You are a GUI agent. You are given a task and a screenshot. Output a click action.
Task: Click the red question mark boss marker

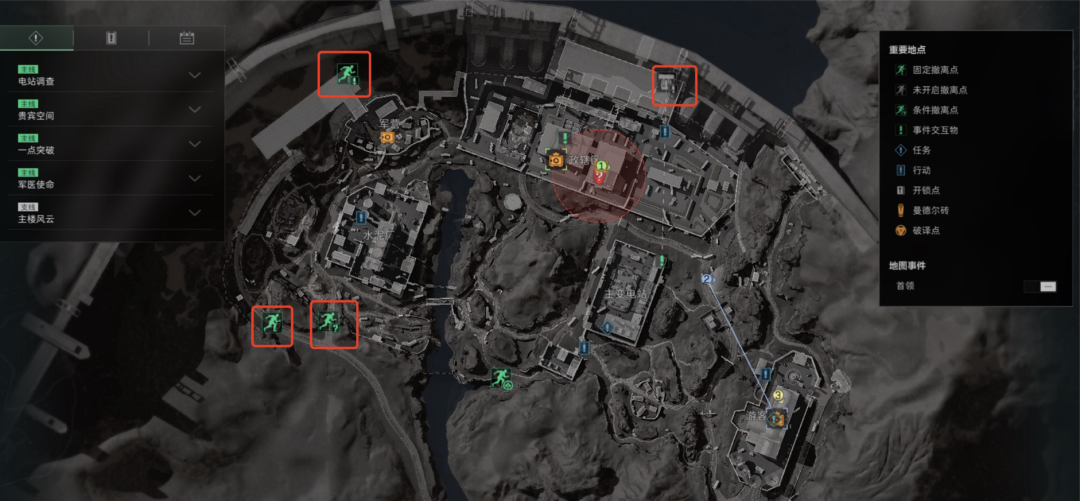(599, 177)
